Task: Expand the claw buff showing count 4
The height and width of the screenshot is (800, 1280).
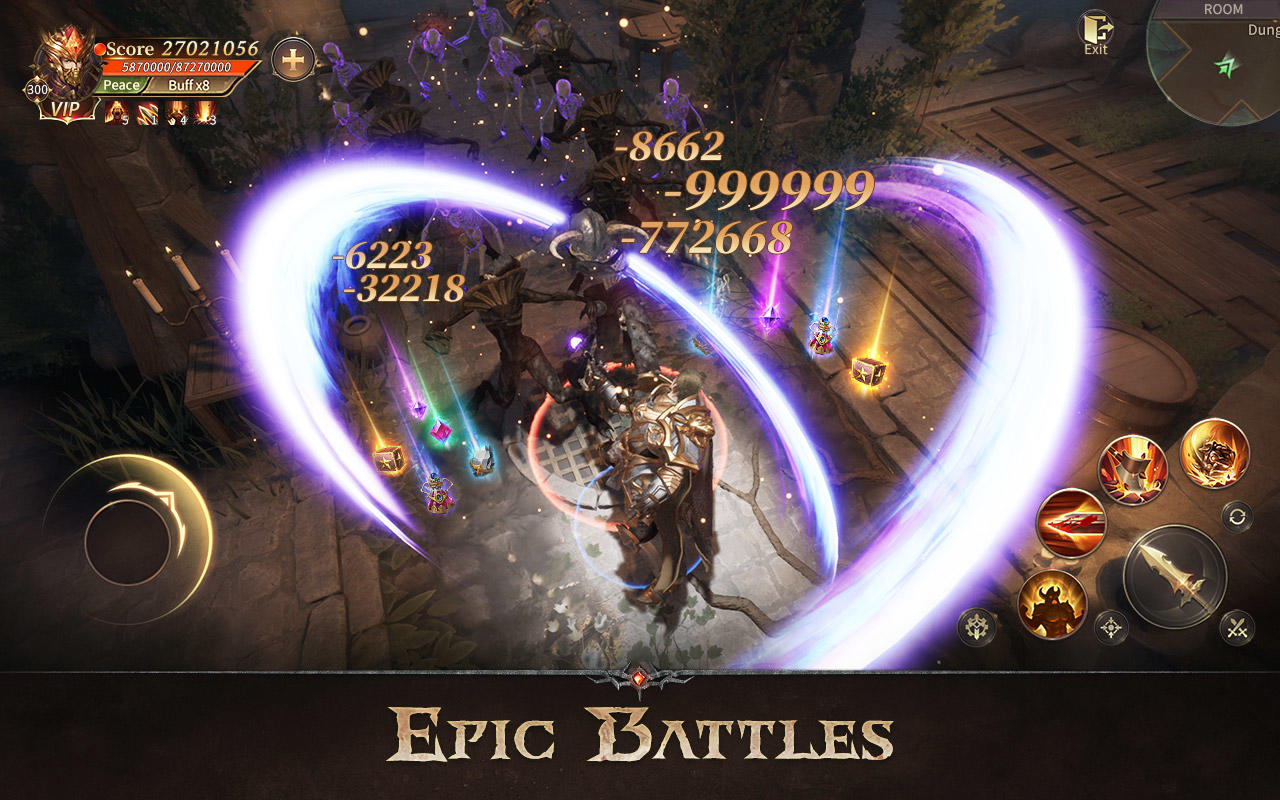Action: point(178,112)
